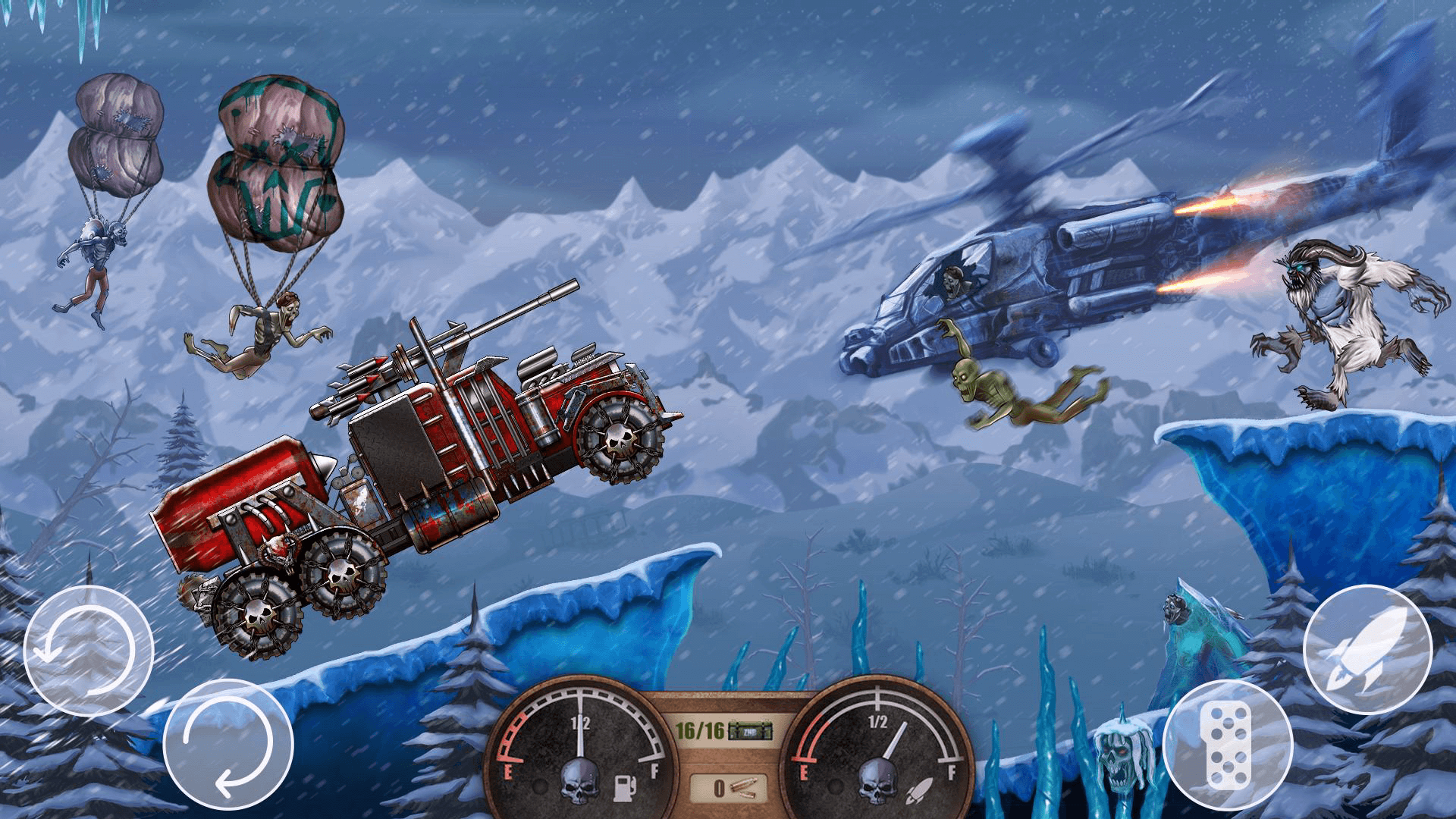The image size is (1456, 819).
Task: Hit the gas pedal button
Action: 1228,745
